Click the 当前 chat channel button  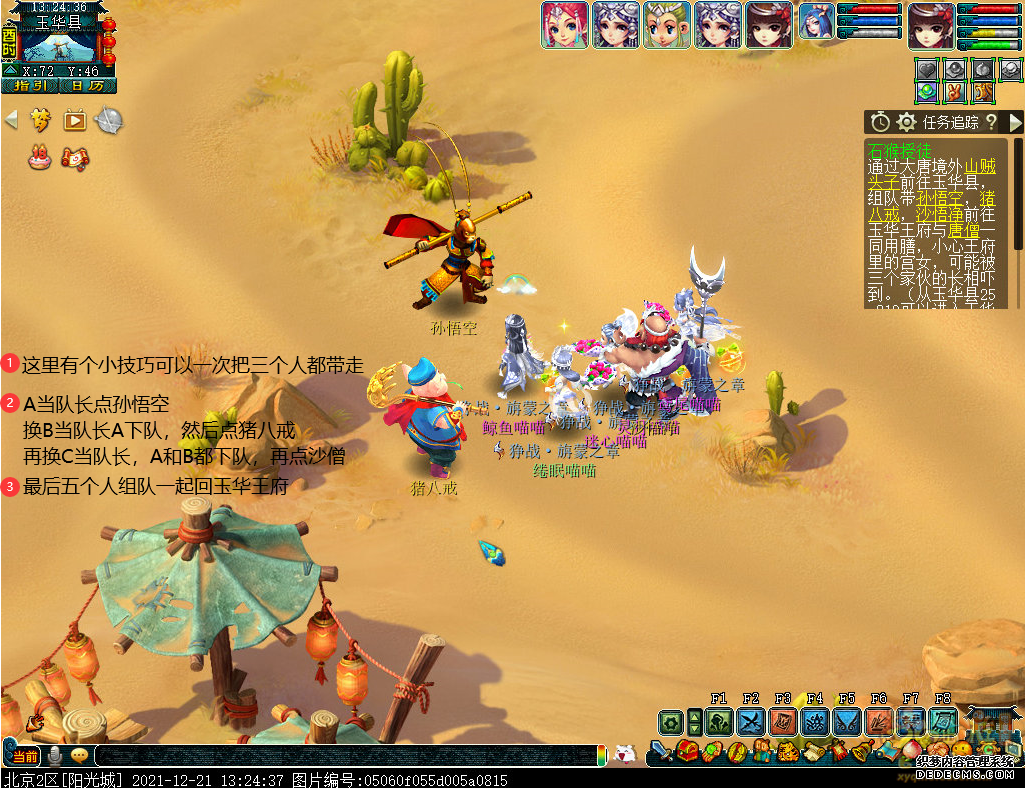pos(26,756)
